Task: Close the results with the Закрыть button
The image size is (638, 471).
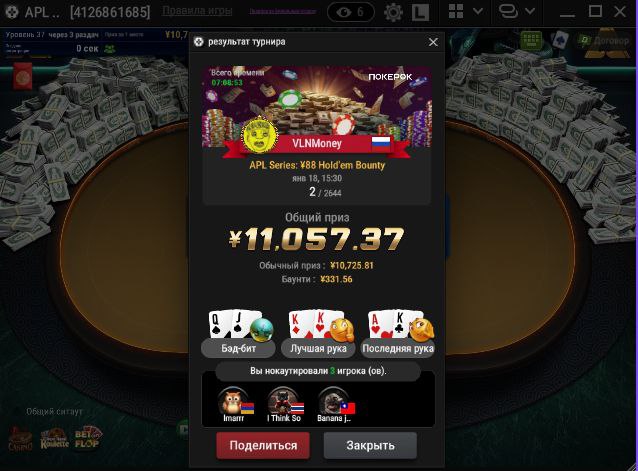Action: 370,445
